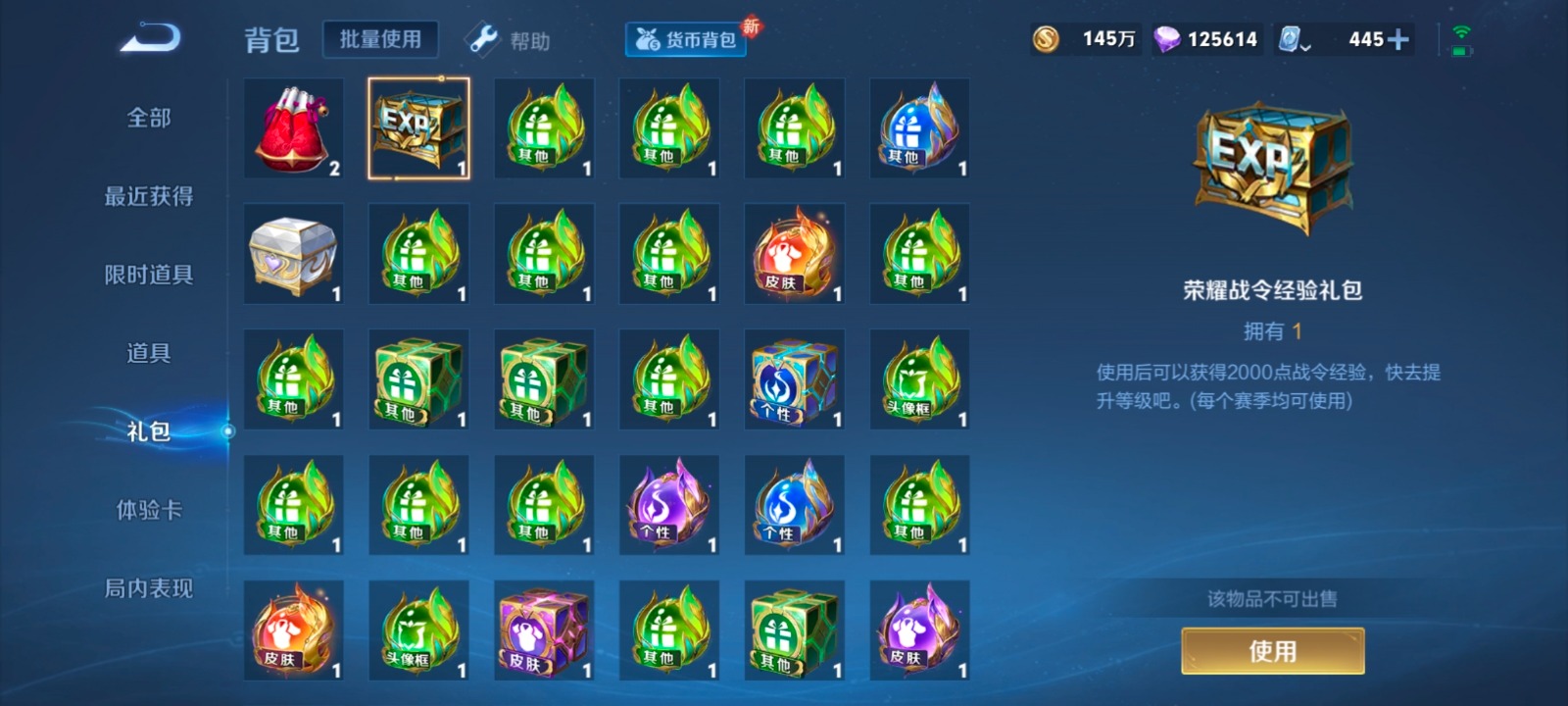Click the plus button beside 445
The image size is (1568, 706).
tap(1398, 39)
